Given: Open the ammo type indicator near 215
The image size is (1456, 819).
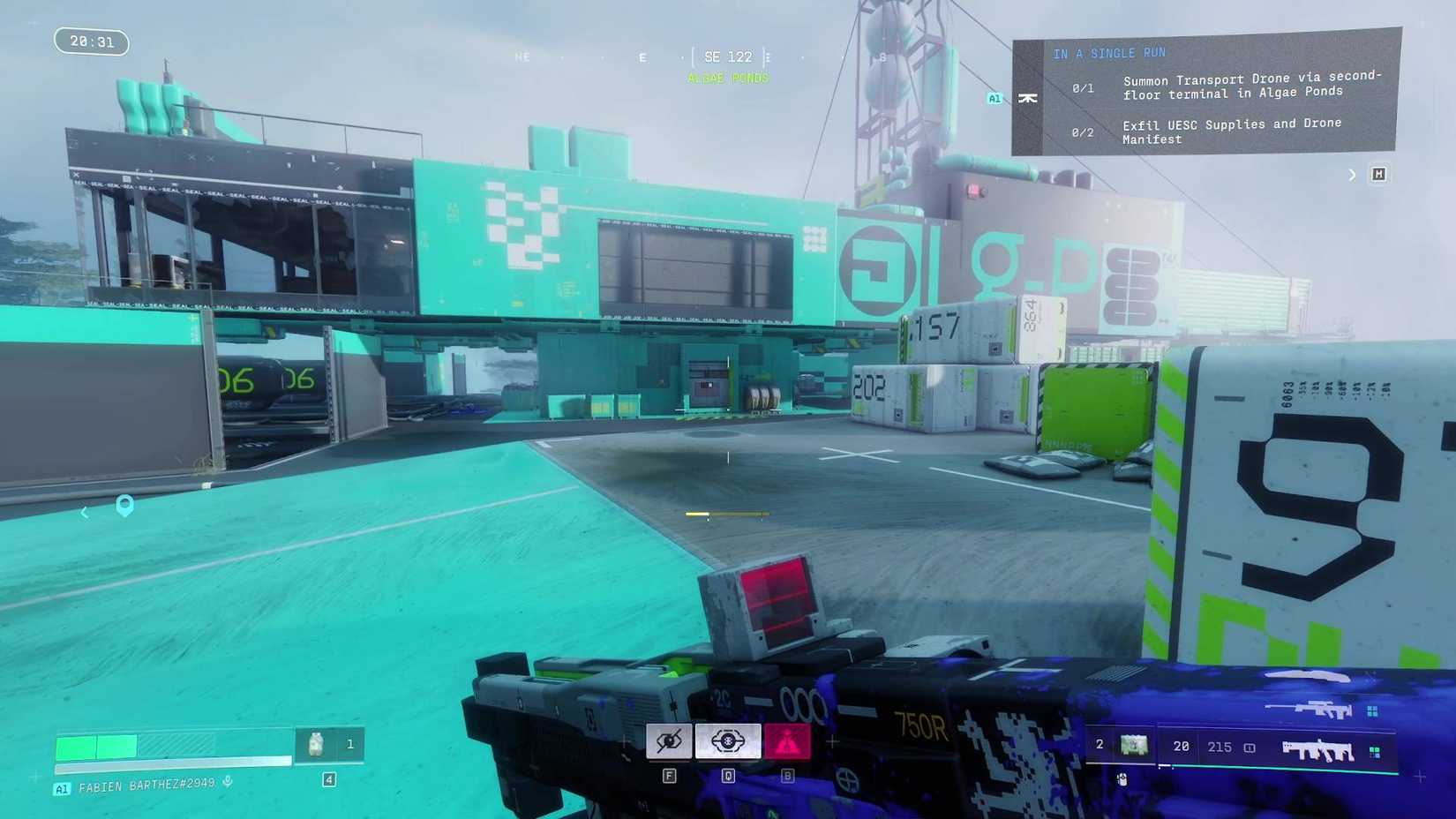Looking at the screenshot, I should [x=1250, y=747].
